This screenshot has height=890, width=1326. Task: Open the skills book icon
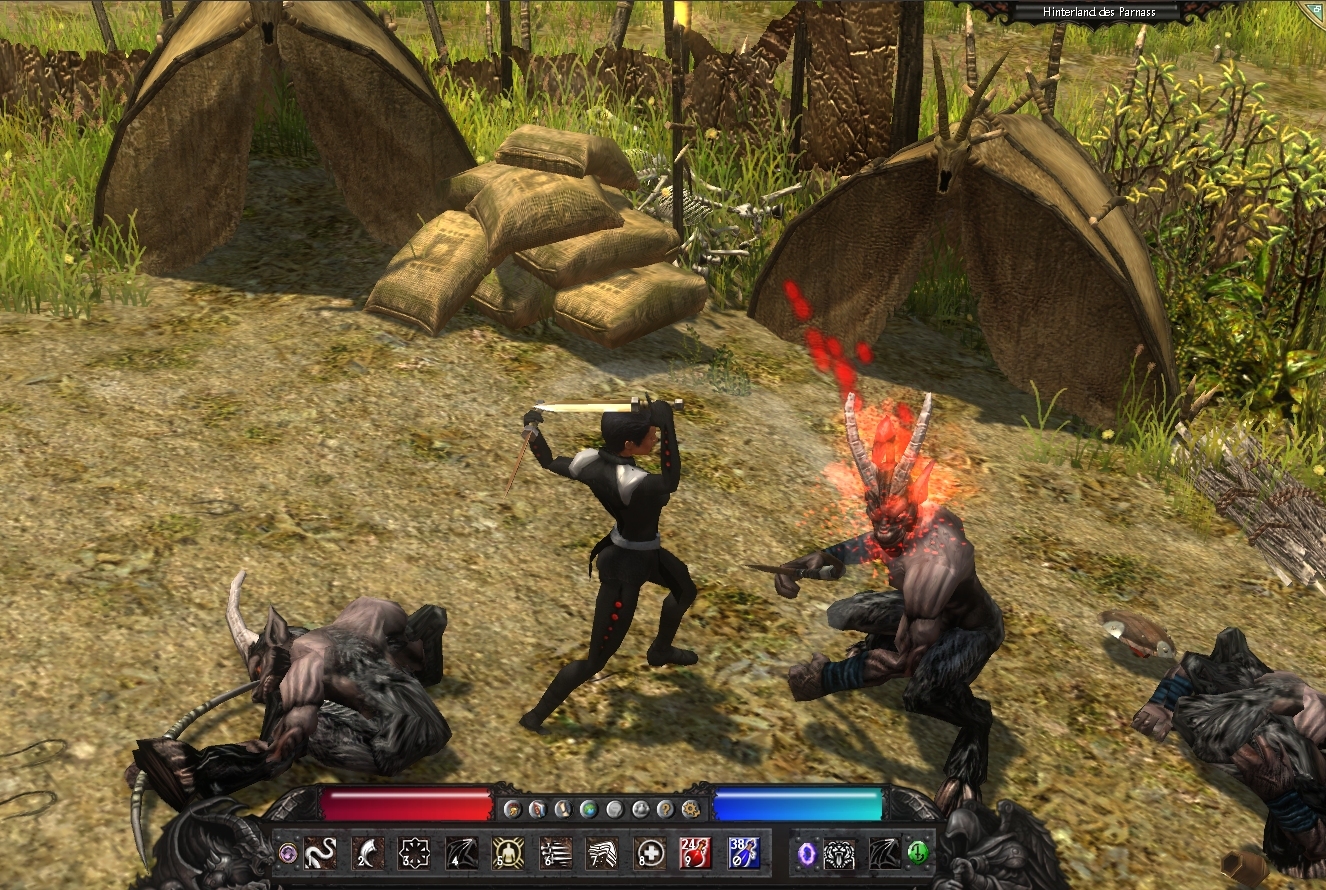coord(537,808)
